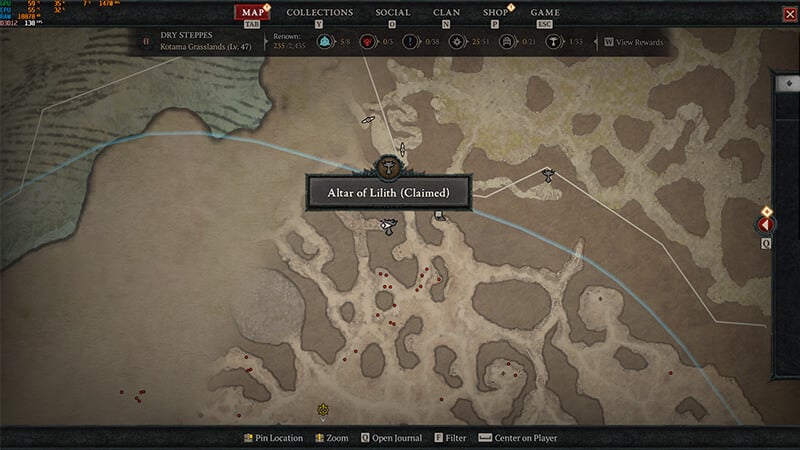Image resolution: width=800 pixels, height=450 pixels.
Task: Select the Map tab
Action: (x=251, y=13)
